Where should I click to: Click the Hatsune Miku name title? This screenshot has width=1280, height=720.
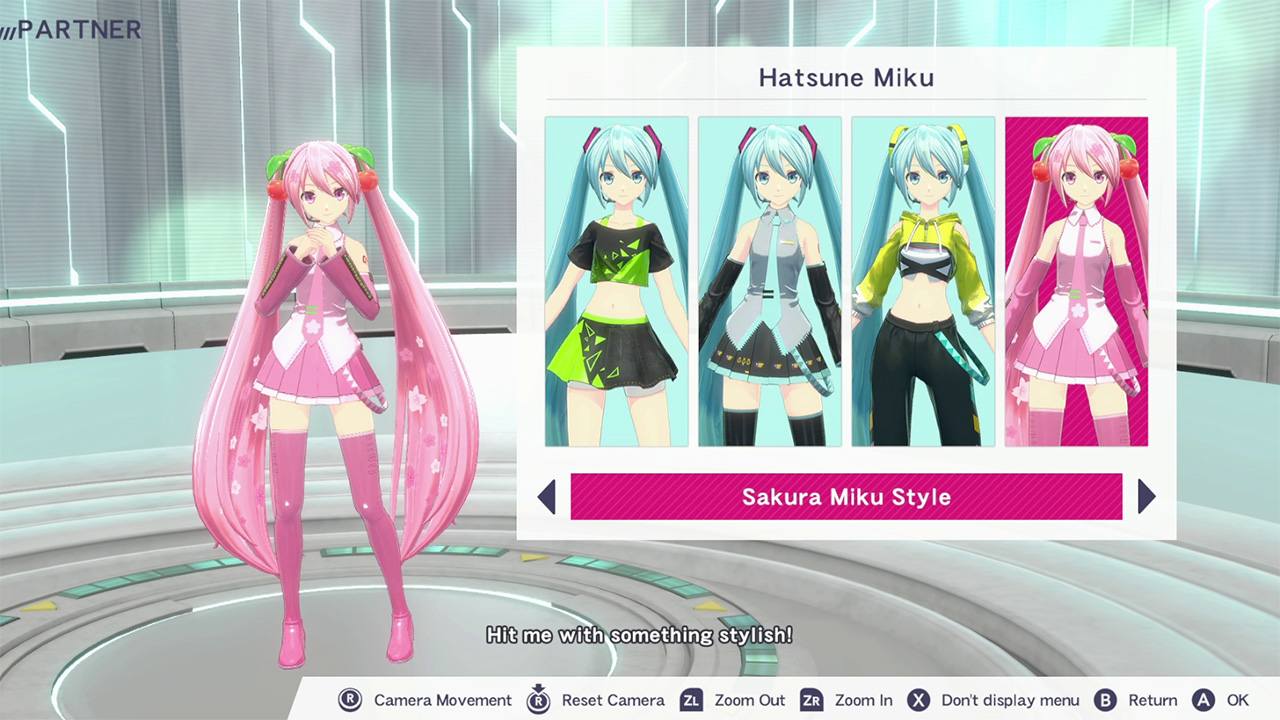tap(845, 78)
